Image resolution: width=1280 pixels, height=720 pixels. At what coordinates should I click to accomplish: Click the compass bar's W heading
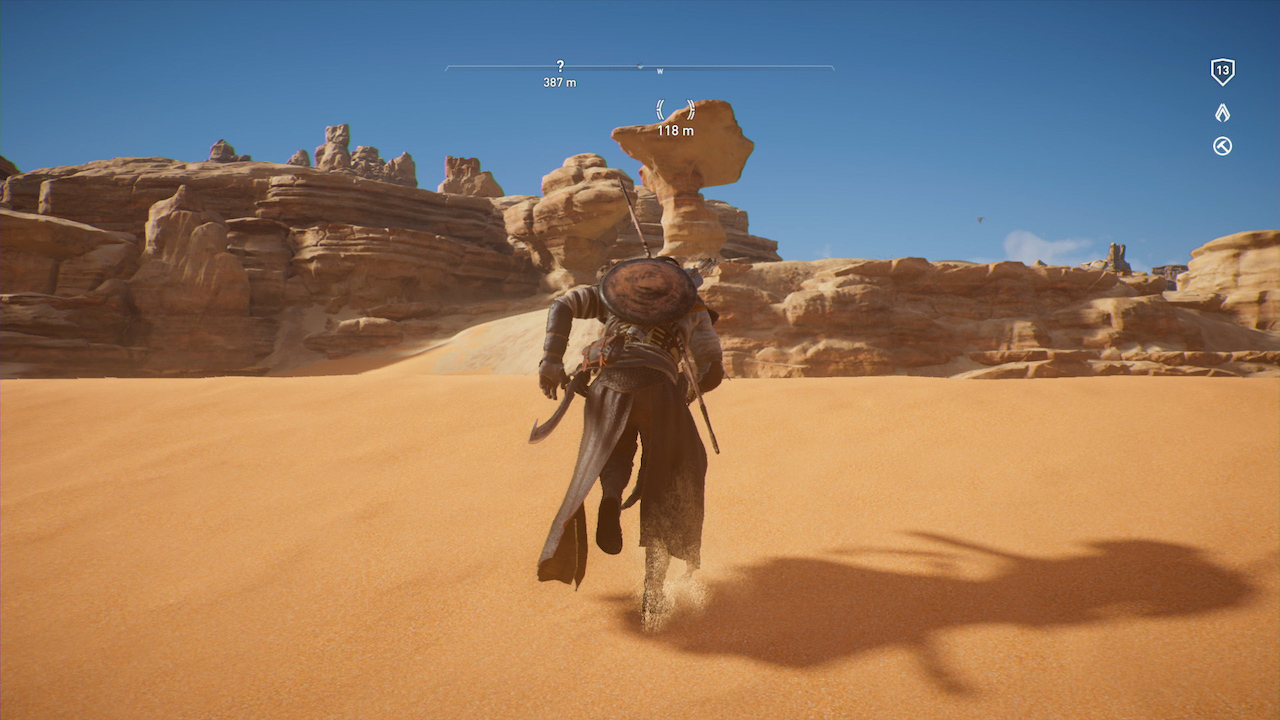[x=660, y=71]
